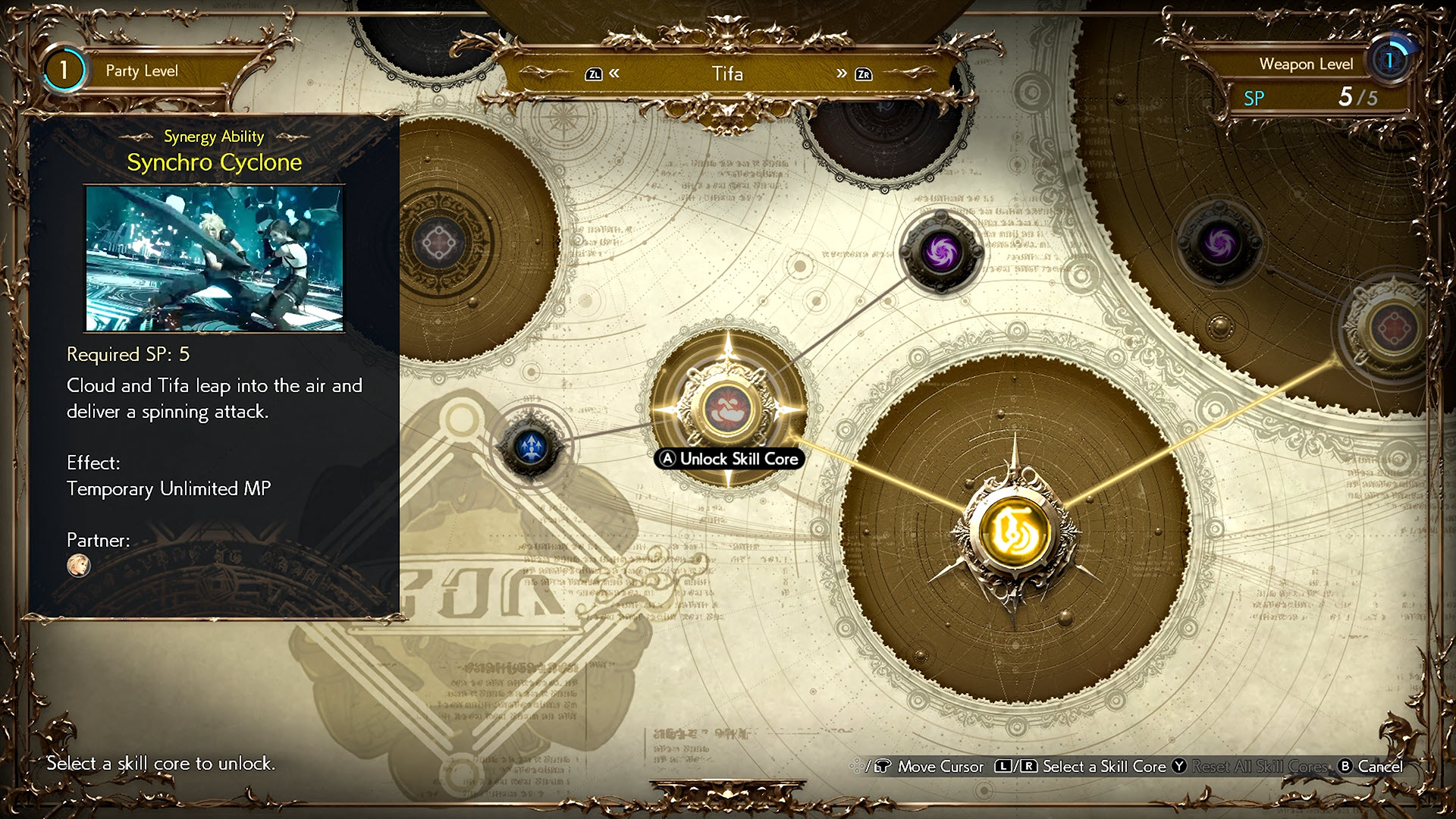Select the dimmed purple swirl skill core
The width and height of the screenshot is (1456, 819).
(x=1219, y=244)
